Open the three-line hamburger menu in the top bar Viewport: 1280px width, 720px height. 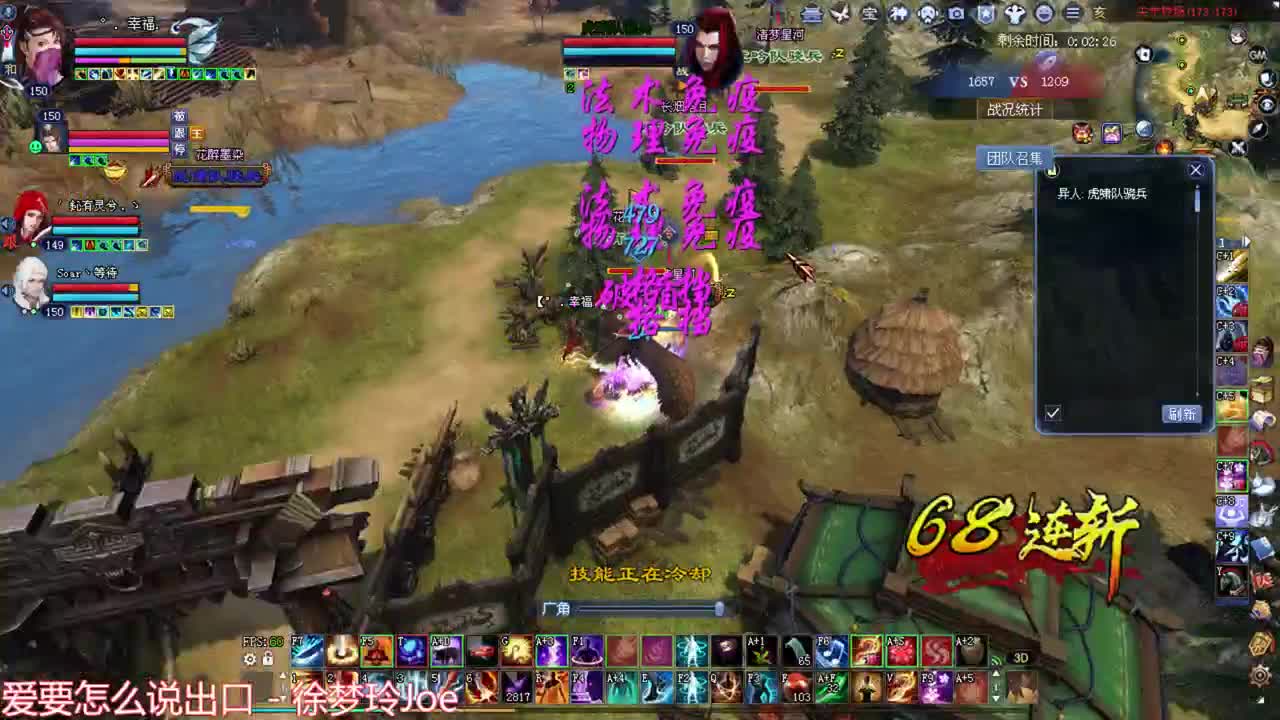tap(1074, 14)
